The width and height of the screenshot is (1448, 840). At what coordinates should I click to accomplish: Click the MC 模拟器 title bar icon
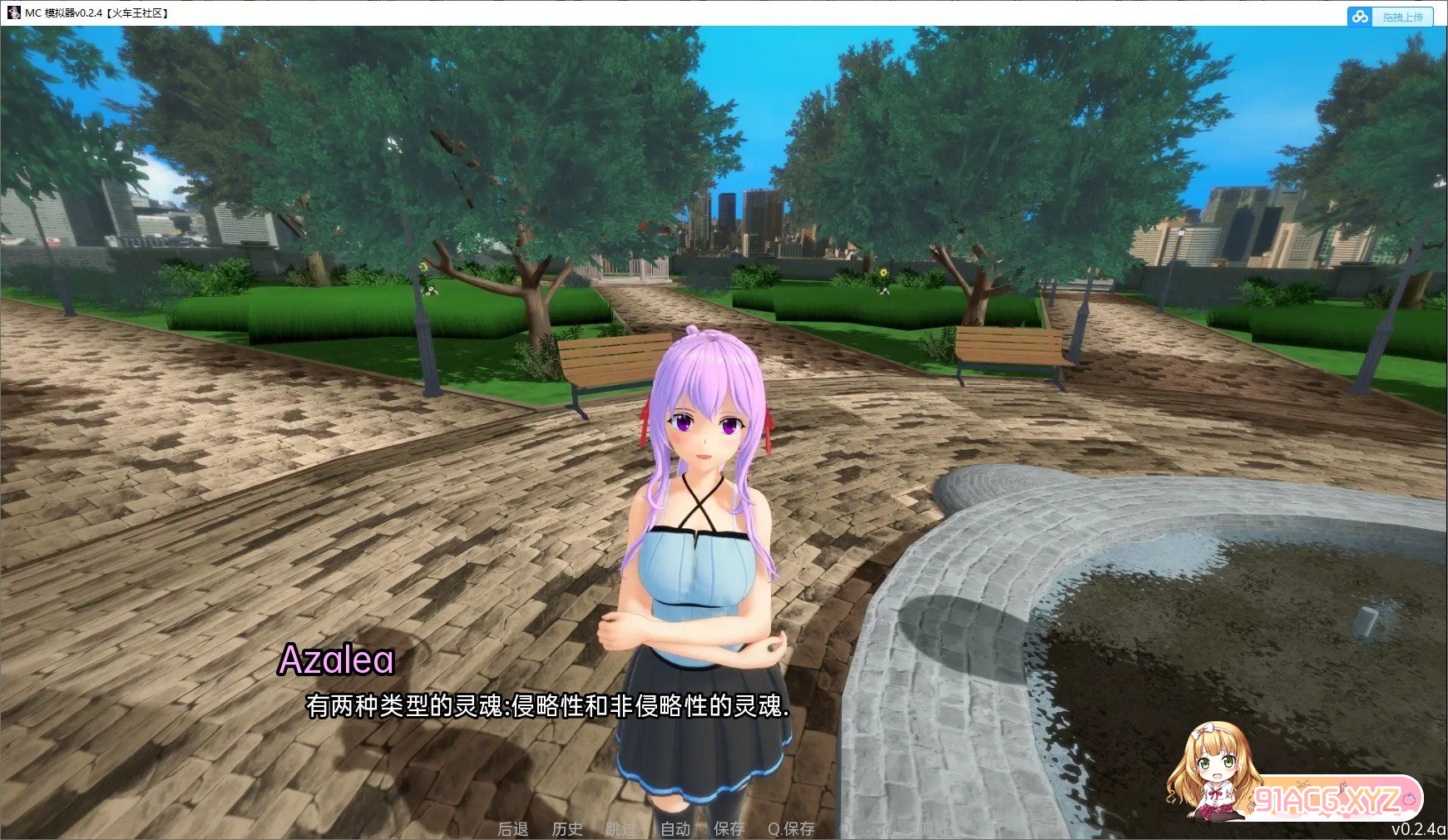pyautogui.click(x=14, y=14)
